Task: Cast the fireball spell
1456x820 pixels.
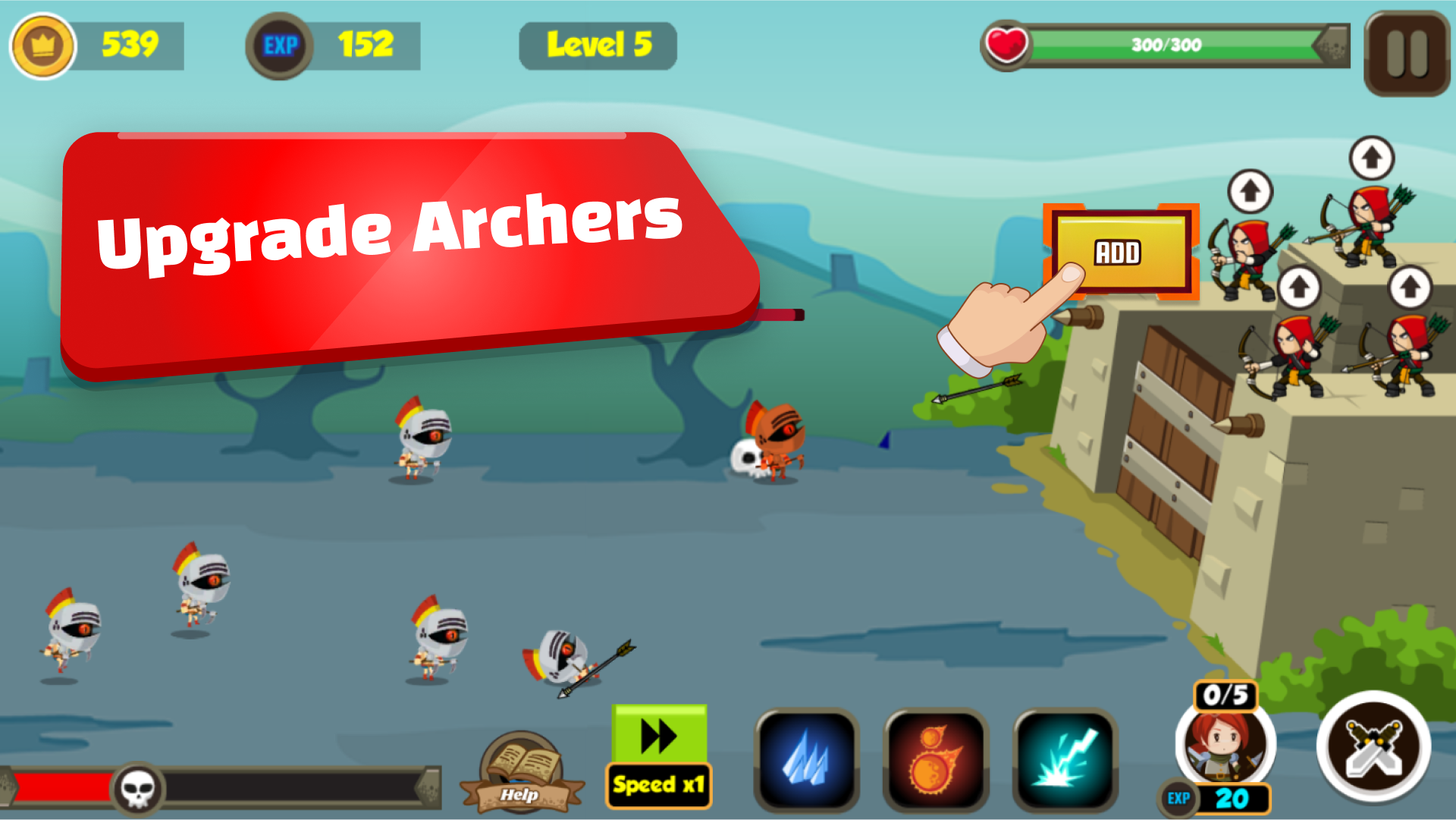Action: [x=935, y=761]
